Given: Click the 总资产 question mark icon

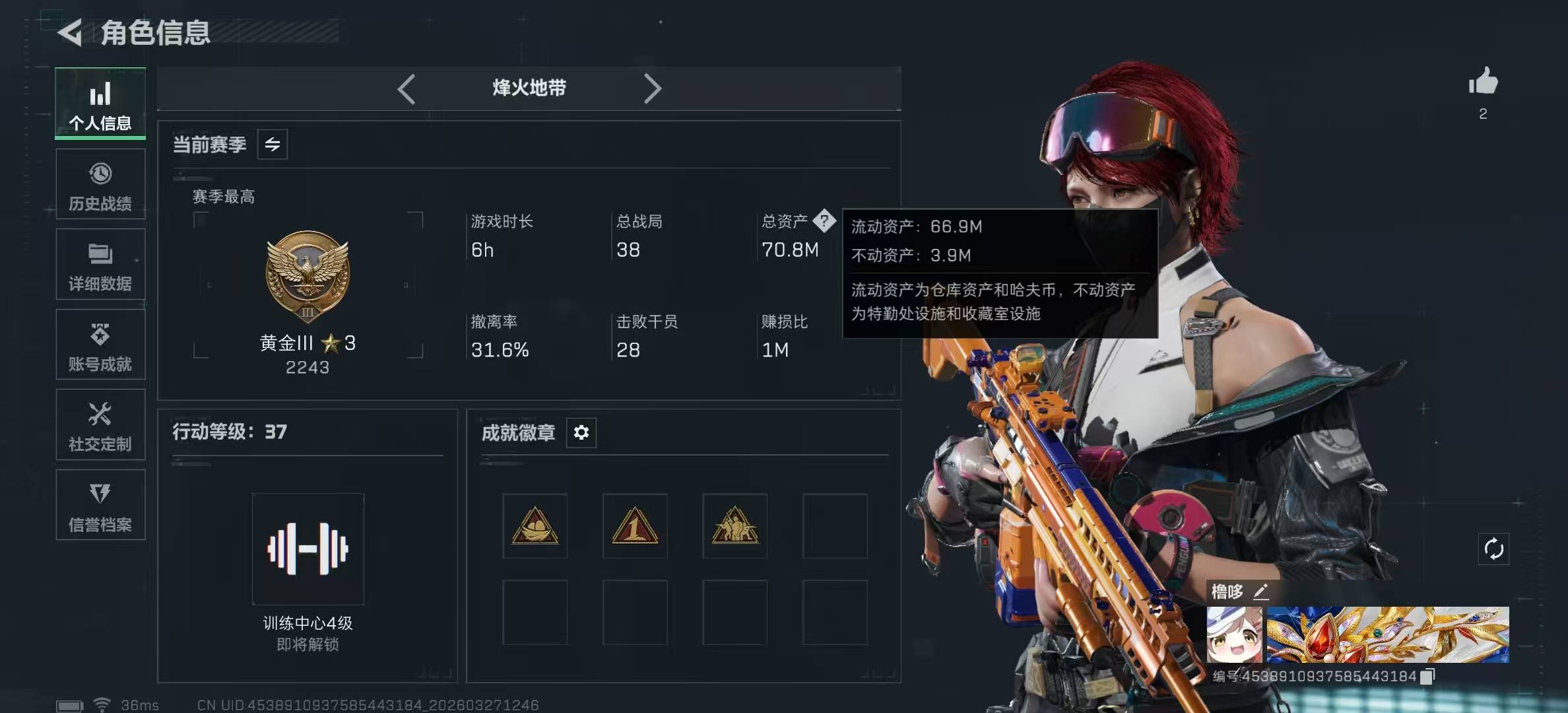Looking at the screenshot, I should point(824,221).
